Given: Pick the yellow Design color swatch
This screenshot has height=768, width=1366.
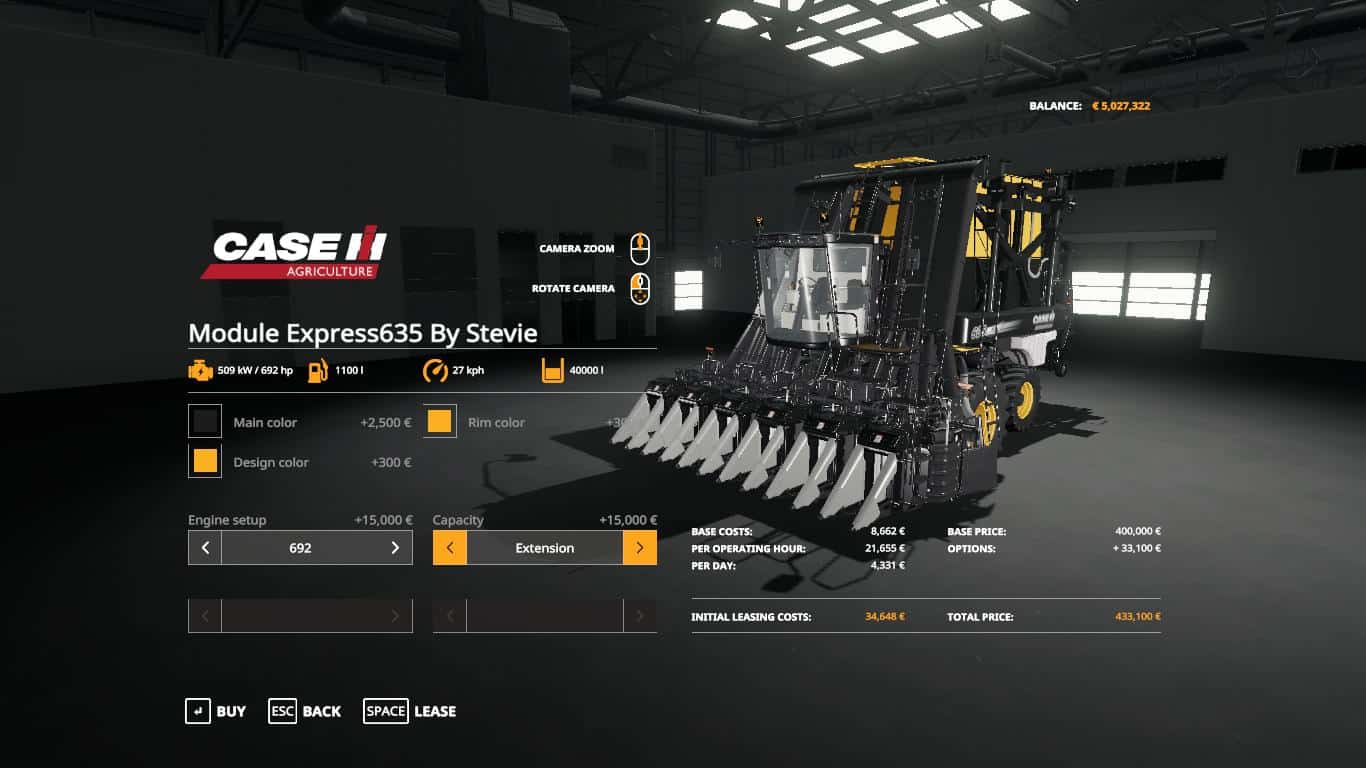Looking at the screenshot, I should point(204,461).
